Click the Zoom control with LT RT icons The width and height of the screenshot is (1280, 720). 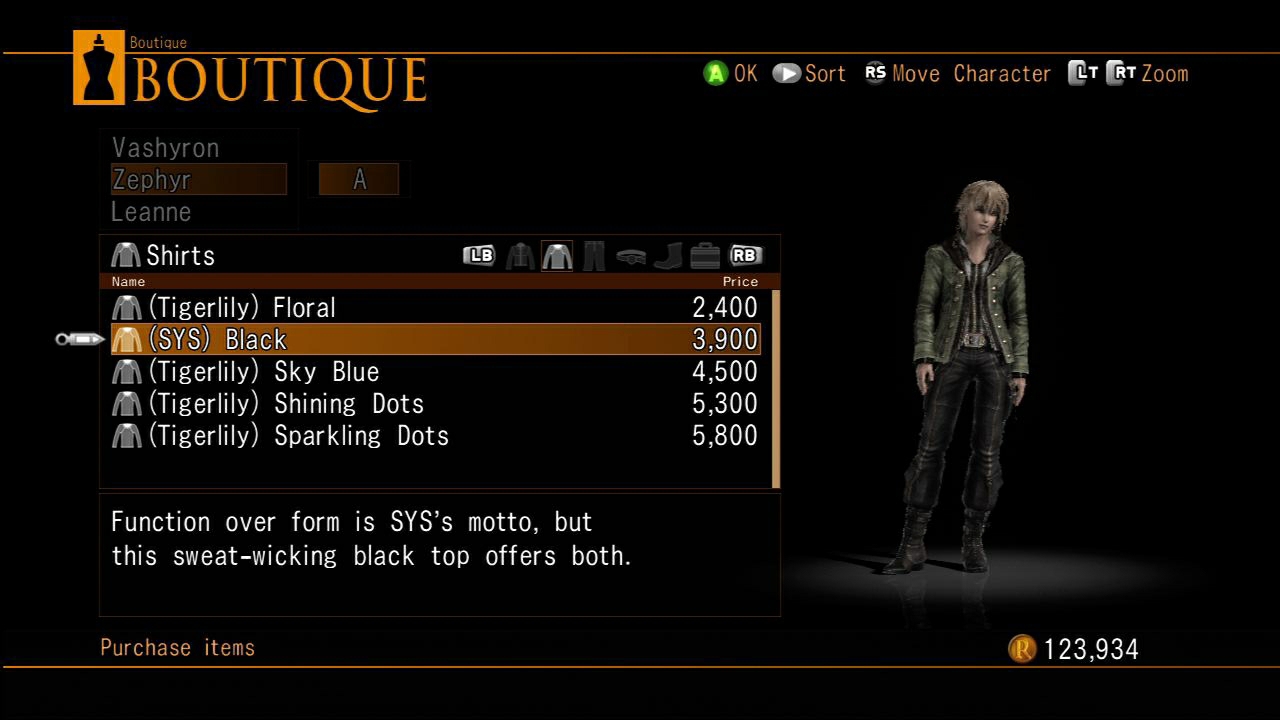coord(1130,73)
